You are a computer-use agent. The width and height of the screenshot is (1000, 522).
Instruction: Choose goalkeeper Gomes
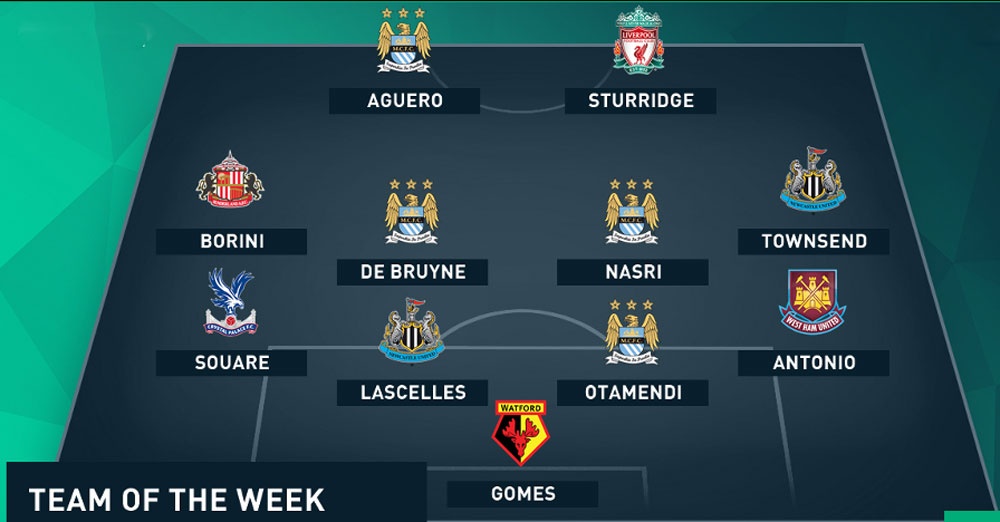pos(522,493)
